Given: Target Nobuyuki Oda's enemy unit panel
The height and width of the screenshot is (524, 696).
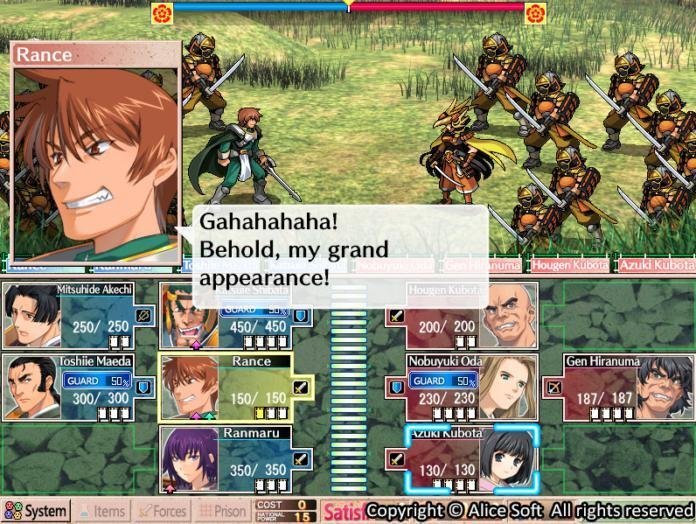Looking at the screenshot, I should click(x=462, y=387).
